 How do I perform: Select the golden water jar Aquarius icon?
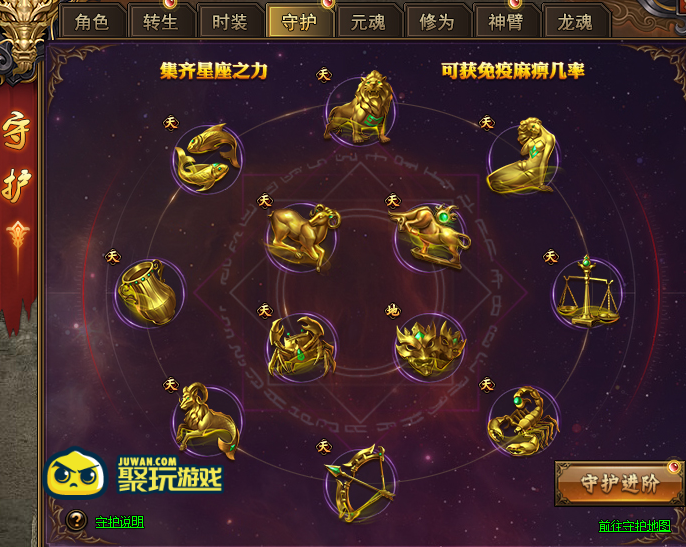(x=150, y=292)
